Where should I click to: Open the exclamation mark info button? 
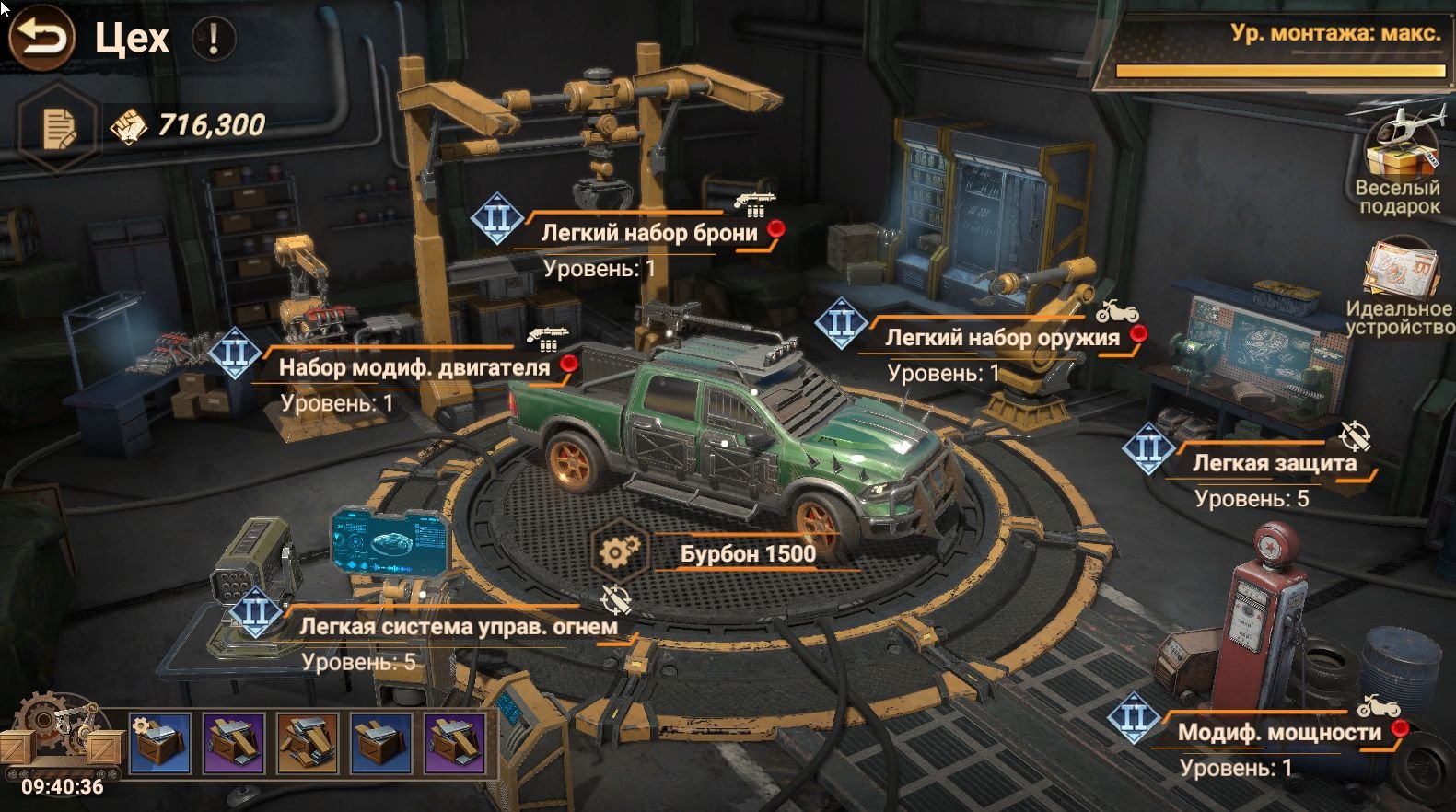point(214,39)
